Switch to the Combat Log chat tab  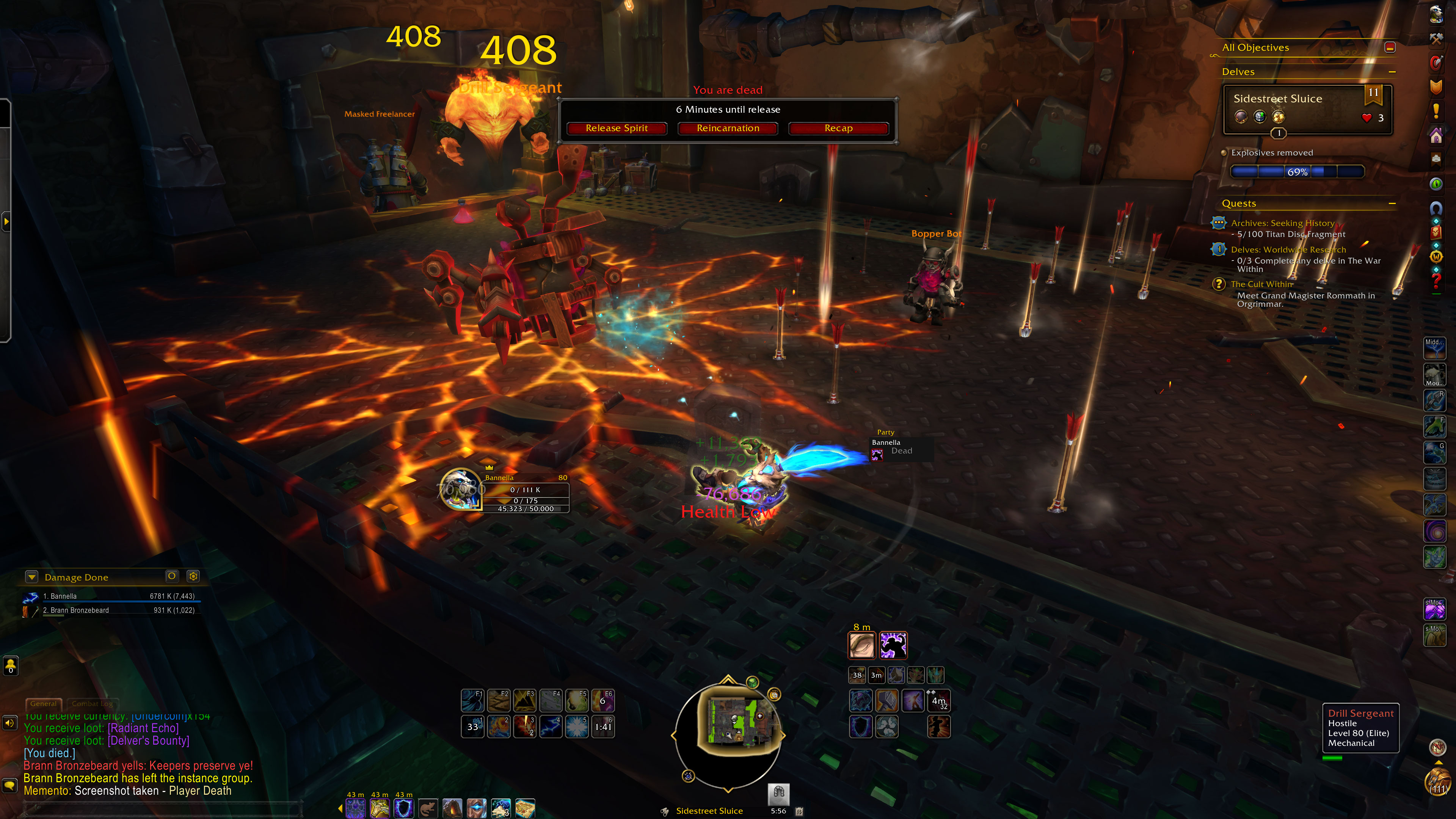pyautogui.click(x=92, y=704)
